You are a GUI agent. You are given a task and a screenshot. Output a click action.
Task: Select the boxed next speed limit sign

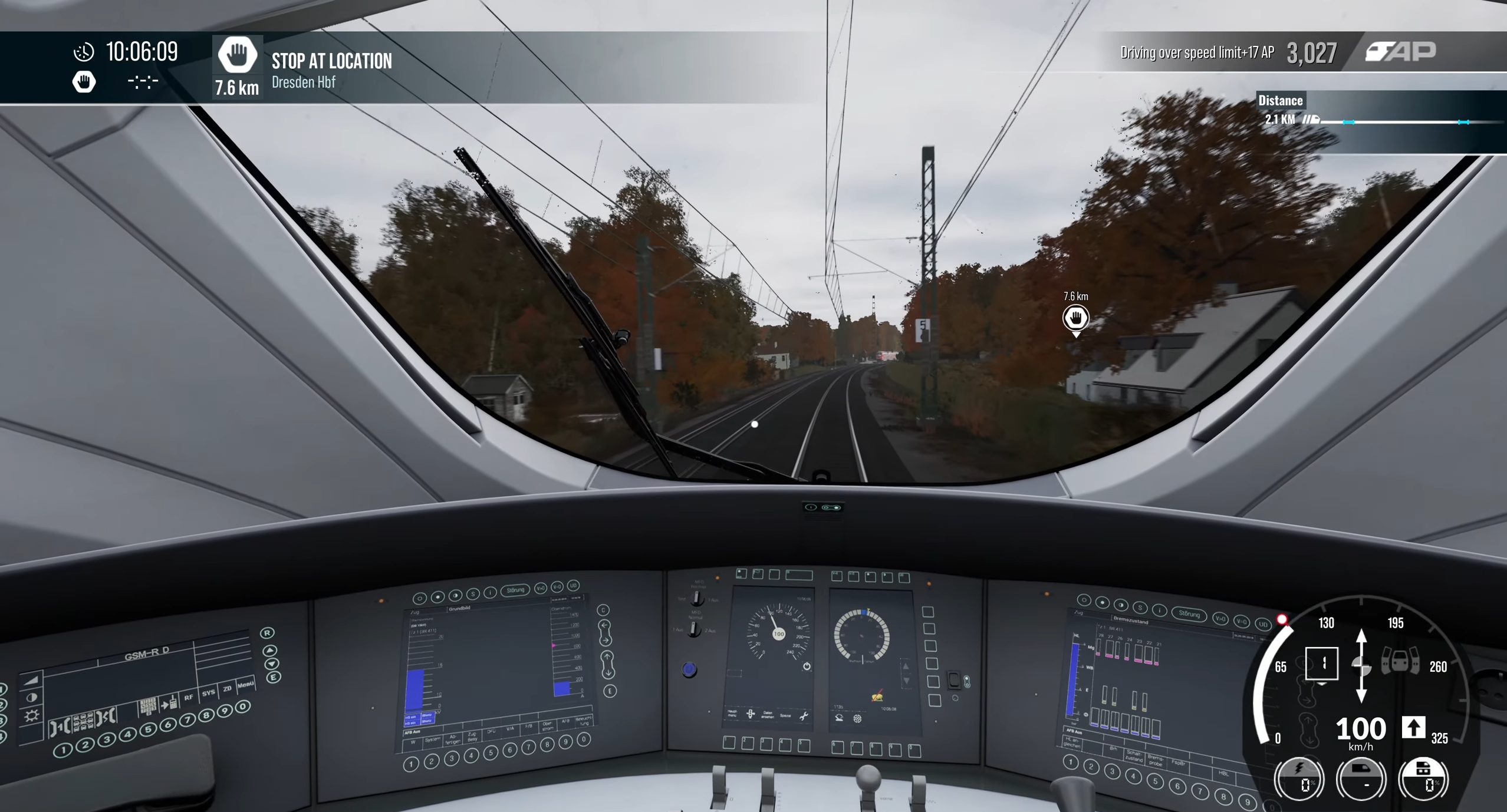click(x=1321, y=664)
